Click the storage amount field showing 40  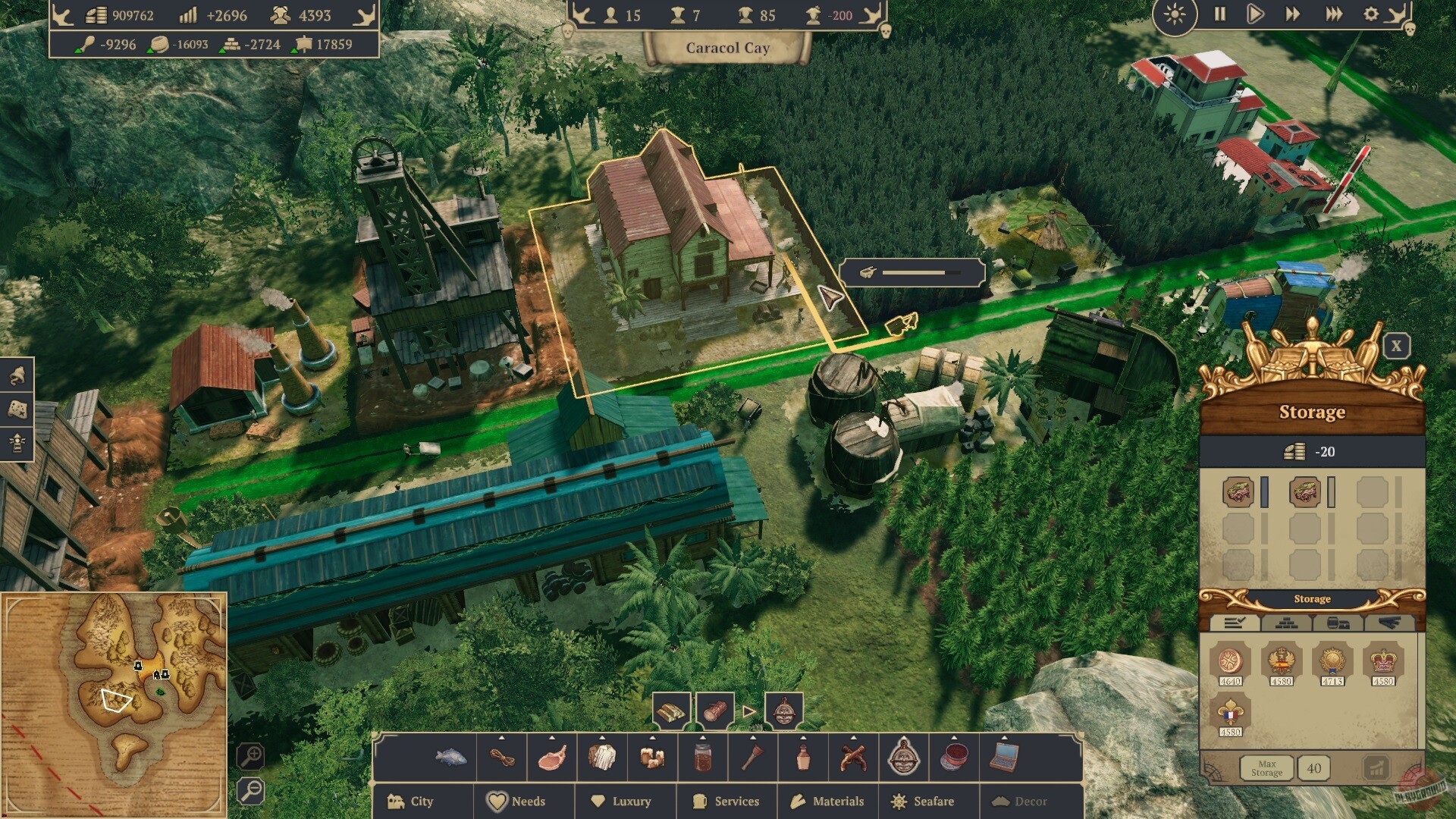pyautogui.click(x=1314, y=768)
